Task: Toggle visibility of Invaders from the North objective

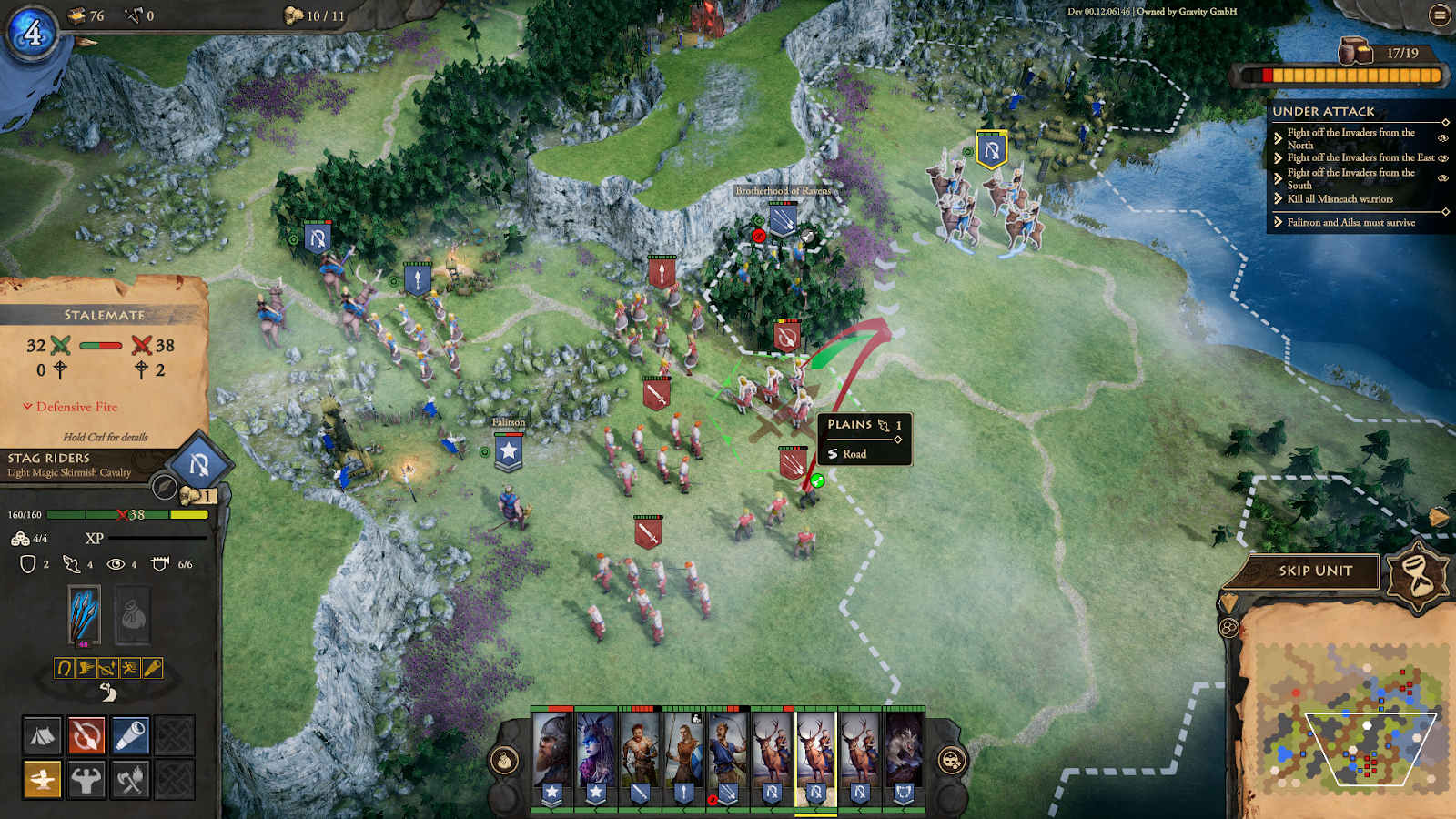Action: [1443, 138]
